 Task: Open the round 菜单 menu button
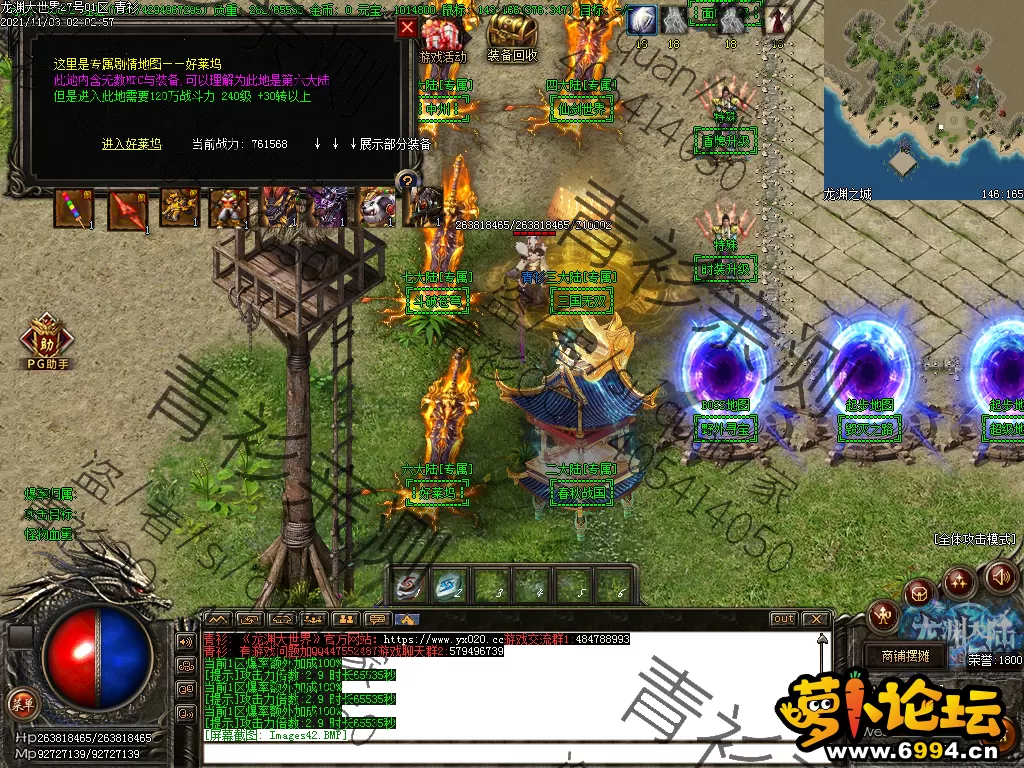tap(21, 702)
